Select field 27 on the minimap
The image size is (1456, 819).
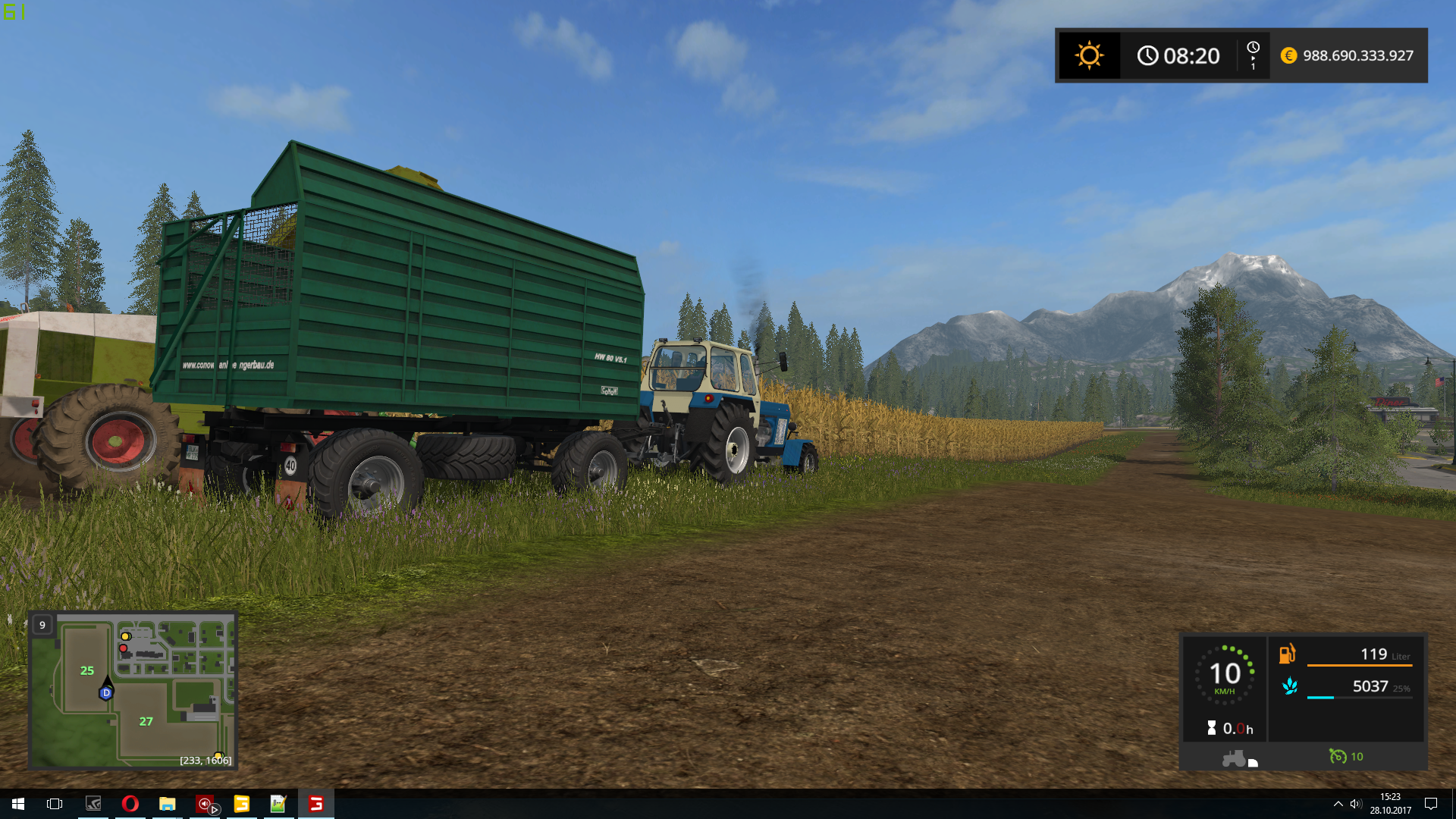pyautogui.click(x=146, y=722)
